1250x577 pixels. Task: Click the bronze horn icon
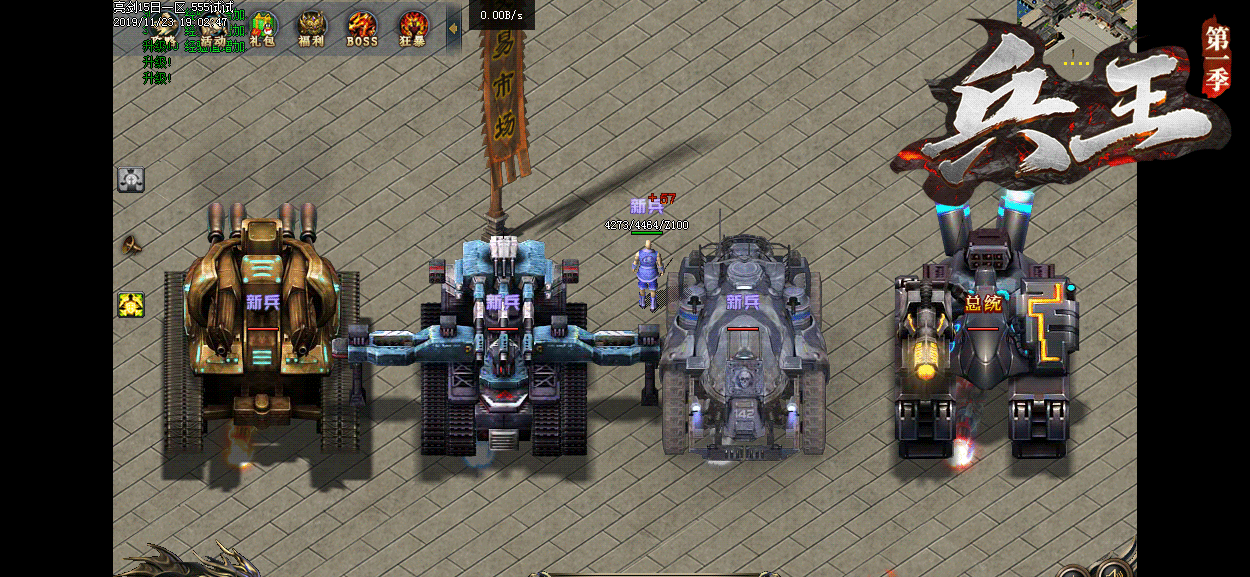pos(131,244)
